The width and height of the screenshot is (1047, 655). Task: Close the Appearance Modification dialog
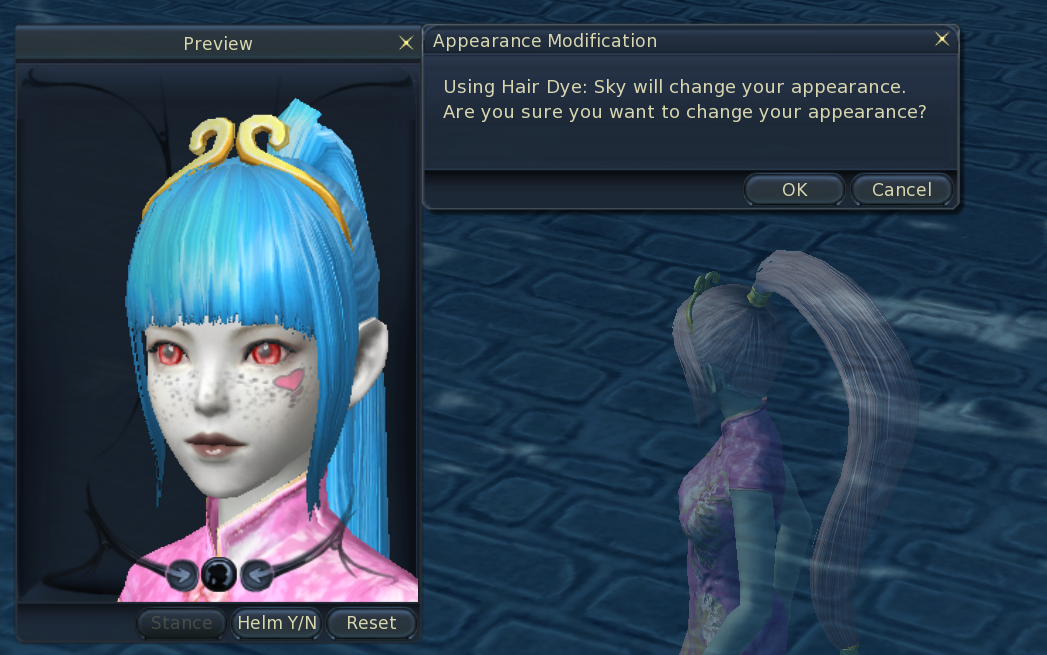942,39
